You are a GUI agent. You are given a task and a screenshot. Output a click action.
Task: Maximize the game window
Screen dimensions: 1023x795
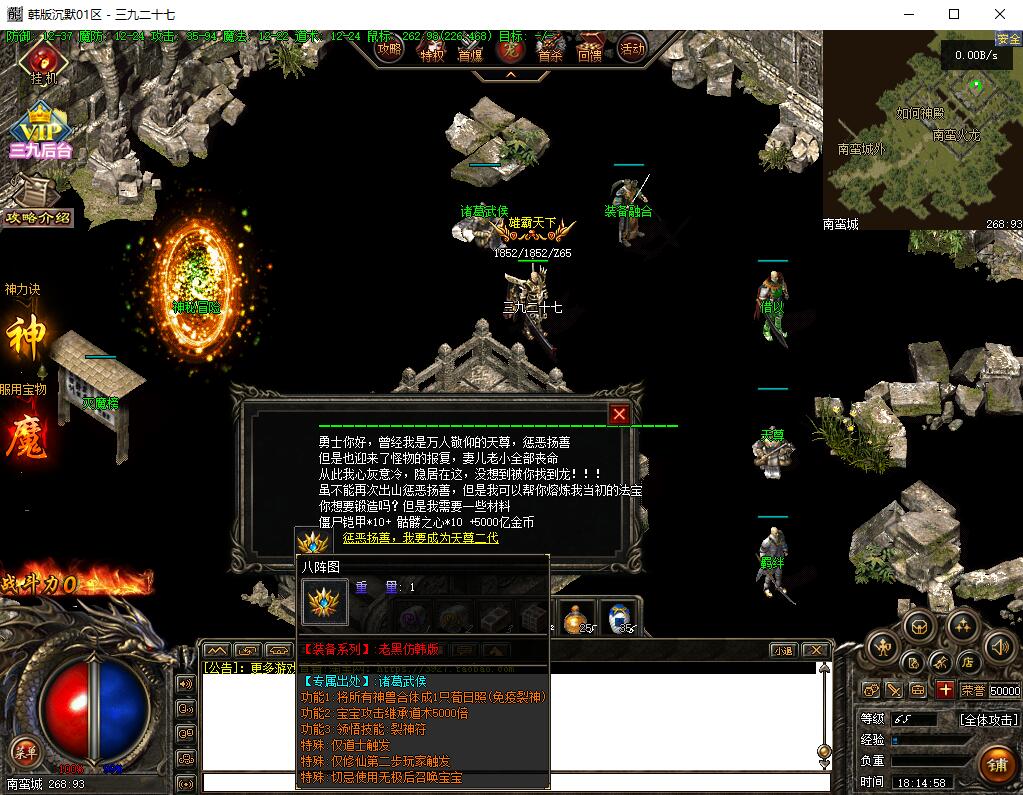[x=954, y=14]
